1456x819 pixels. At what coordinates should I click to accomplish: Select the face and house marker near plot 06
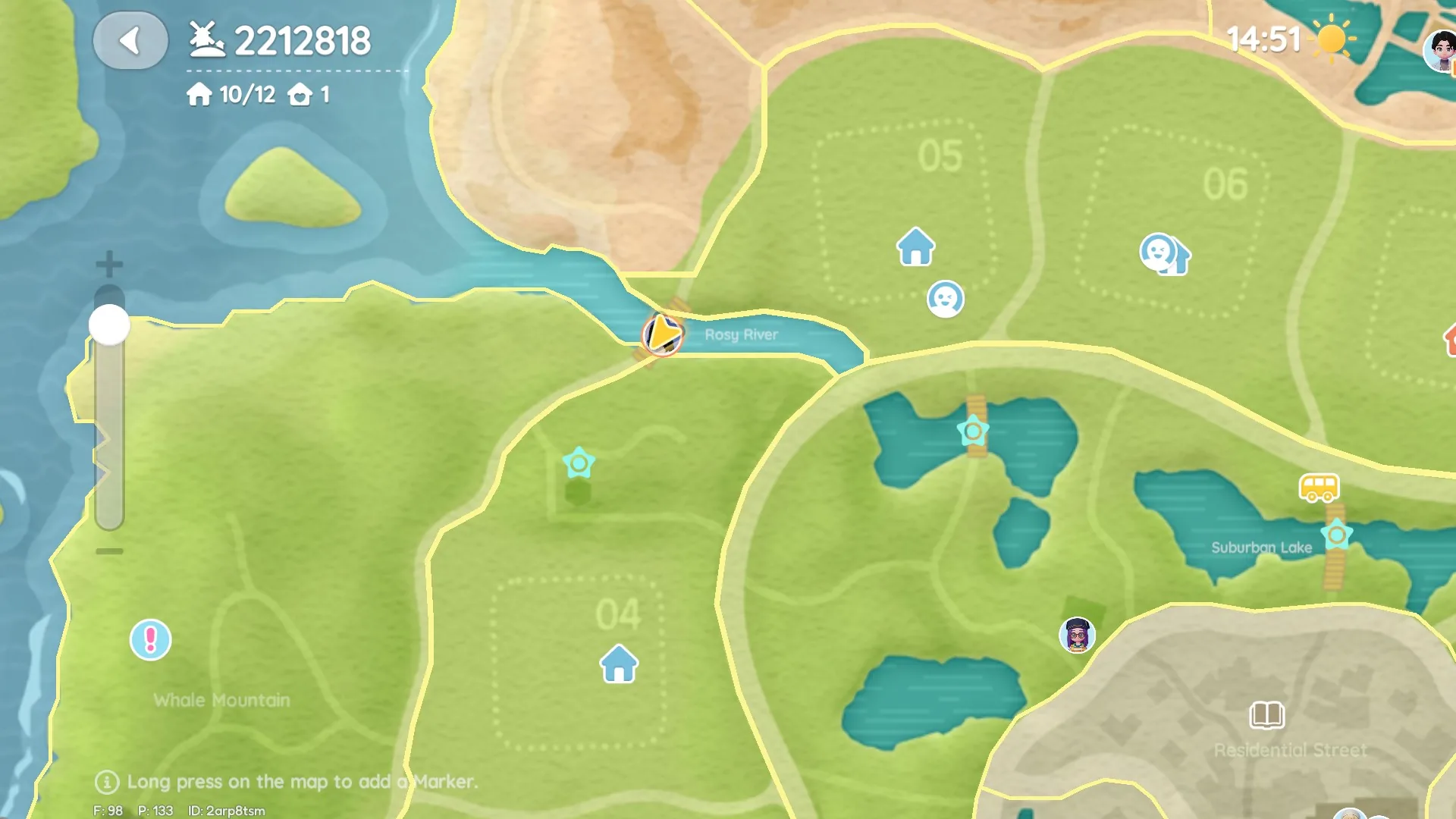pyautogui.click(x=1164, y=254)
